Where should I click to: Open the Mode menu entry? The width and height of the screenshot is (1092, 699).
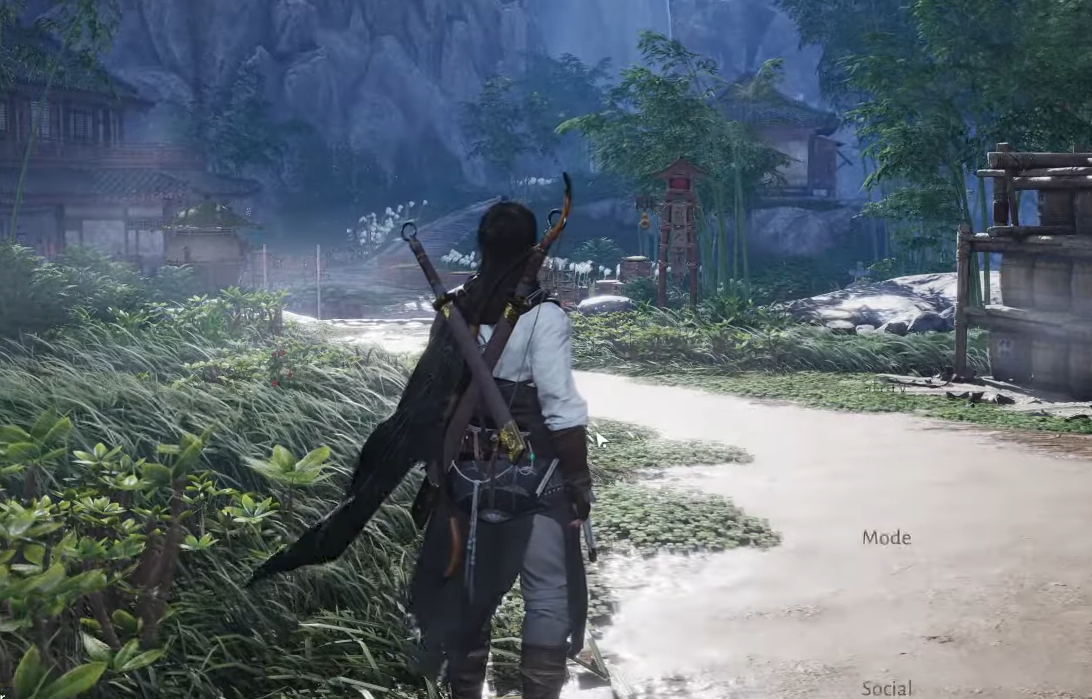886,537
